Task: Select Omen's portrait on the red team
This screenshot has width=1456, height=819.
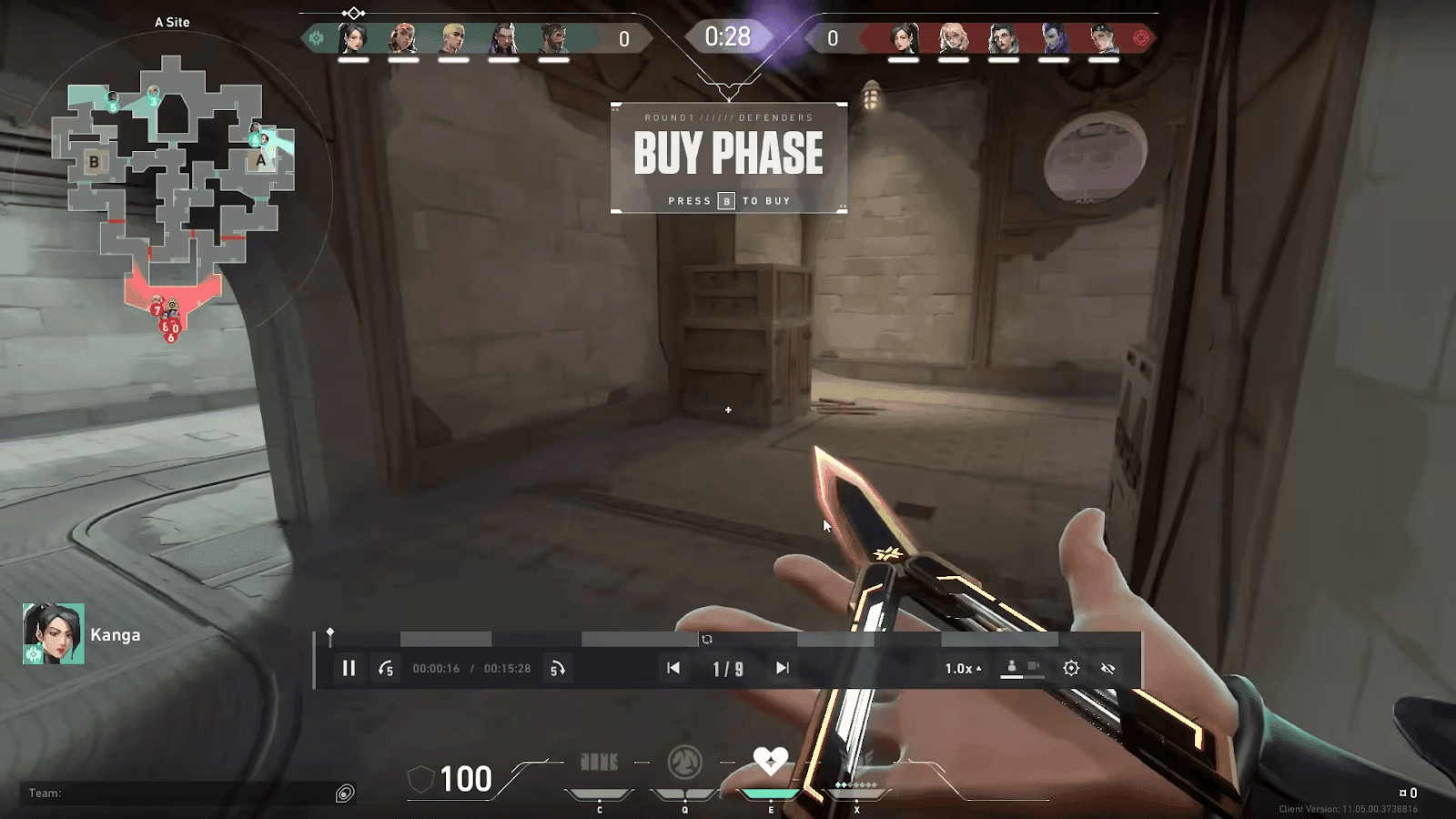Action: [1054, 38]
